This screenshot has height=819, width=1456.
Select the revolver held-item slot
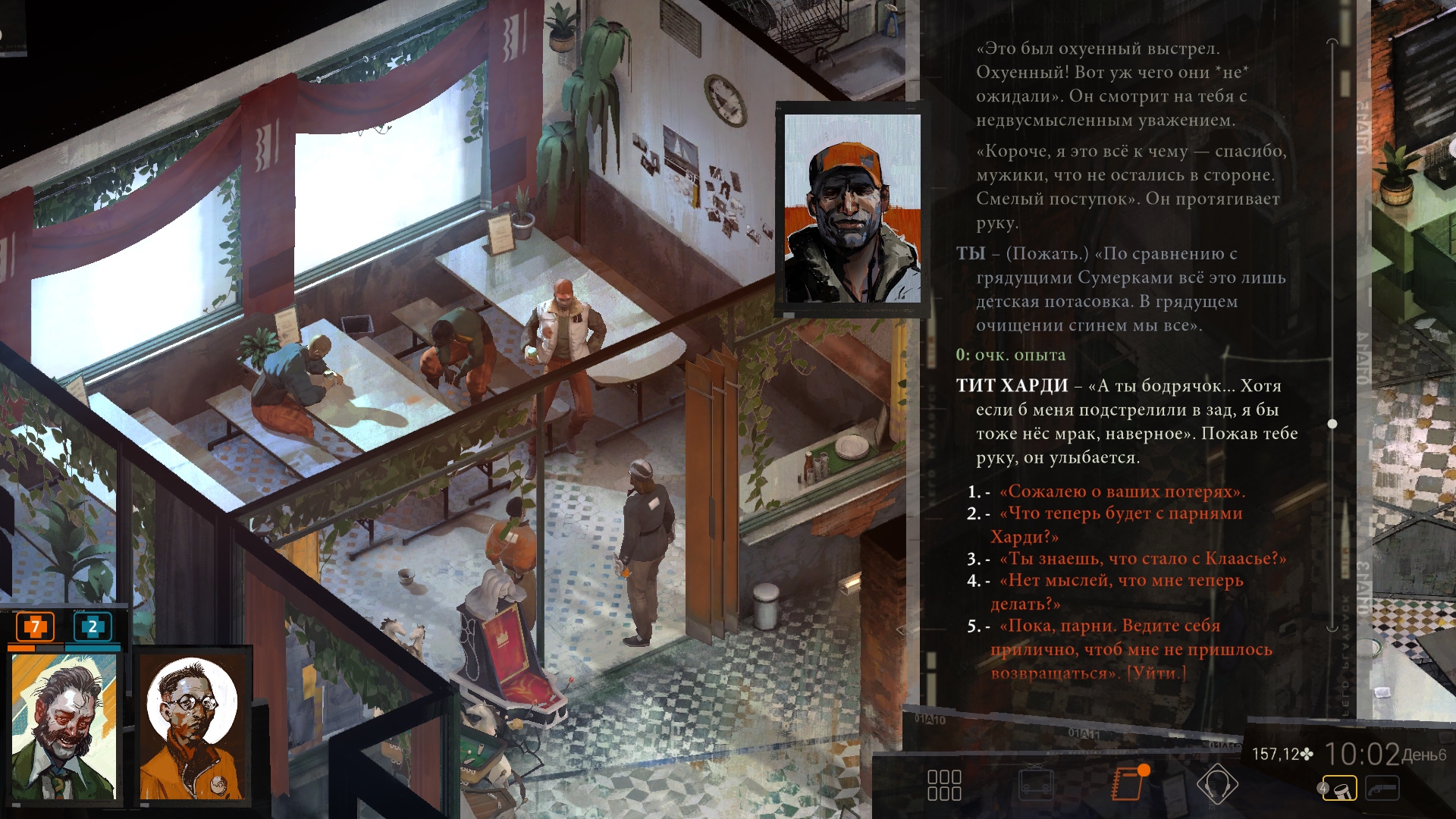tap(1382, 789)
